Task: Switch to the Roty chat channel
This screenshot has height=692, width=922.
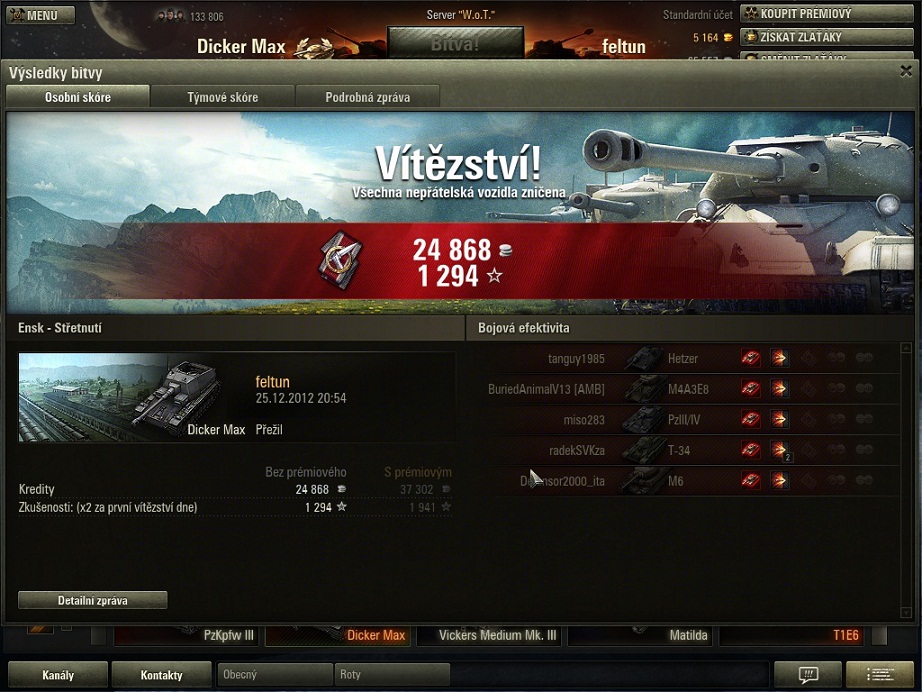Action: (x=392, y=675)
